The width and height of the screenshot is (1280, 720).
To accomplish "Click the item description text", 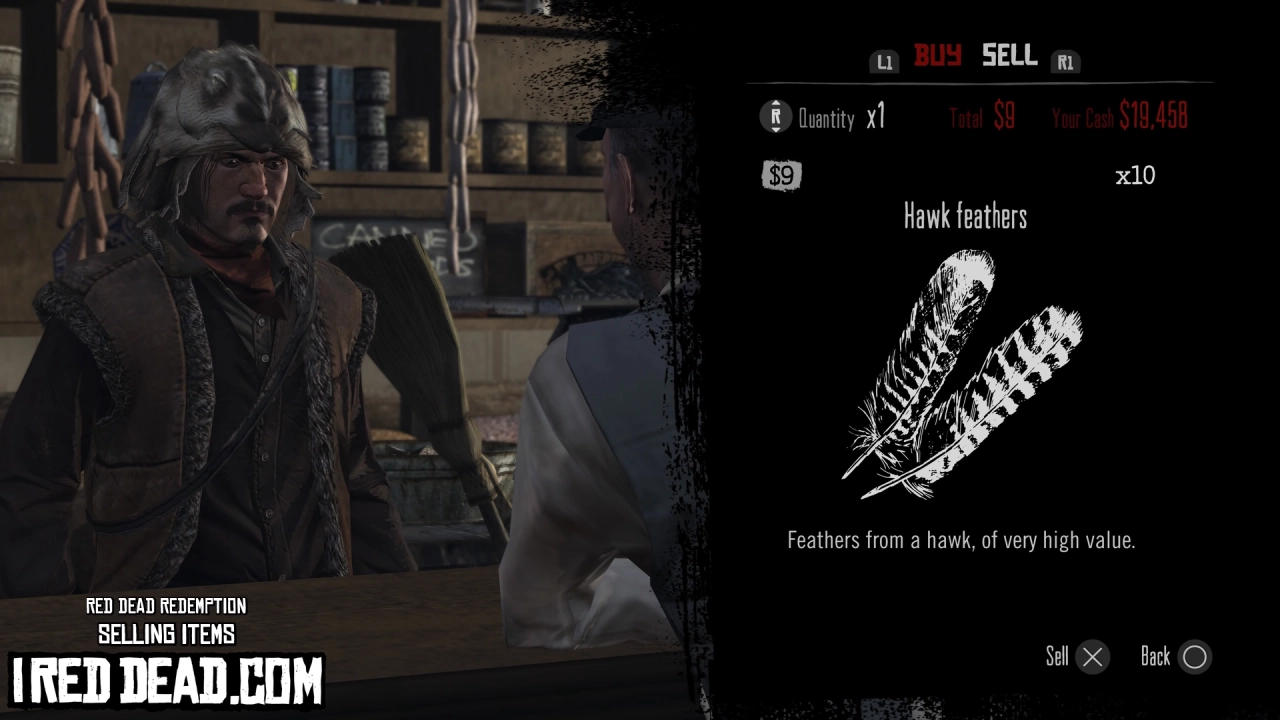I will click(x=962, y=540).
